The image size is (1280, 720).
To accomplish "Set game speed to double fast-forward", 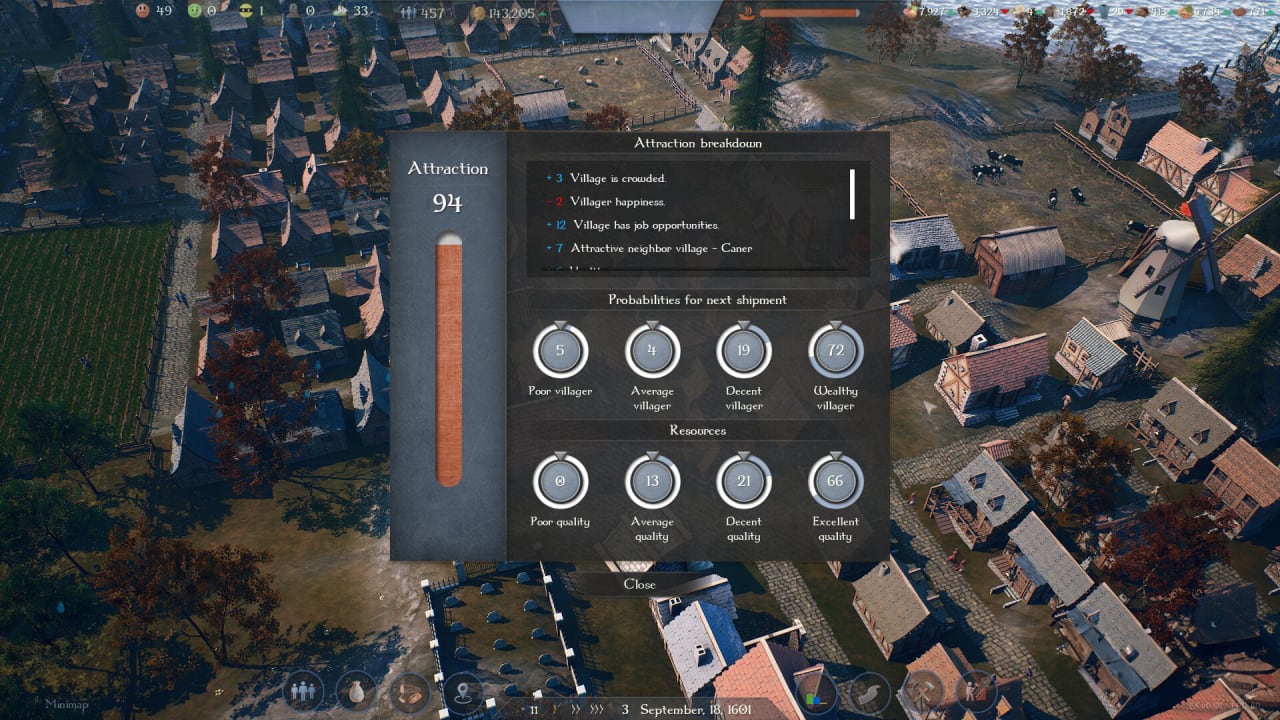I will pyautogui.click(x=574, y=710).
